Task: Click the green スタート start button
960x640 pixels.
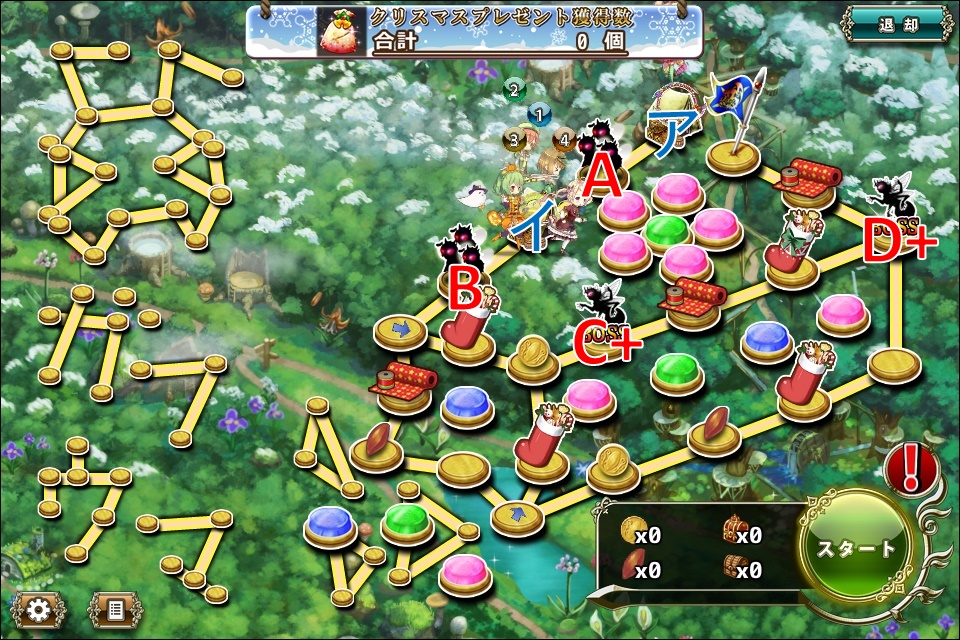Action: 858,548
